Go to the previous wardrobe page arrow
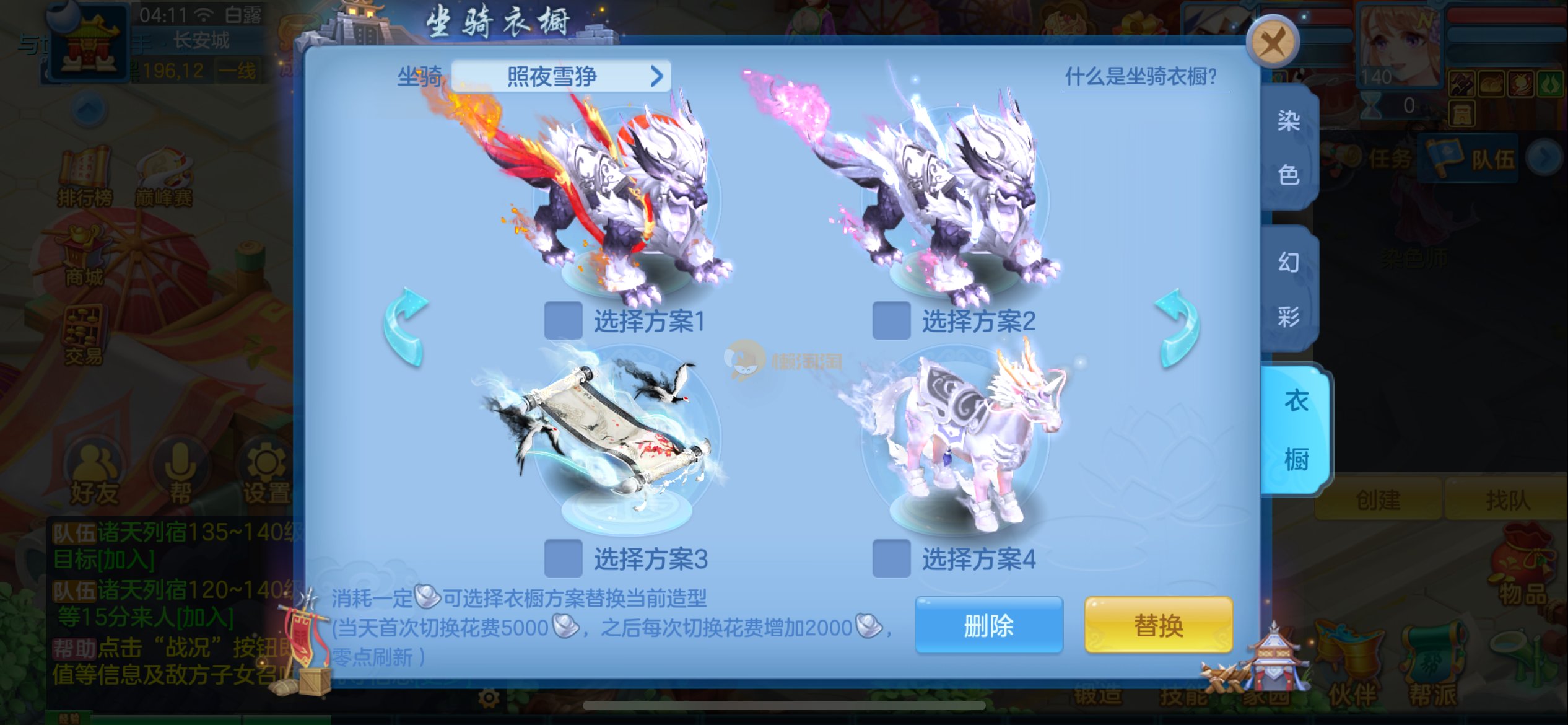Viewport: 1568px width, 725px height. point(406,327)
